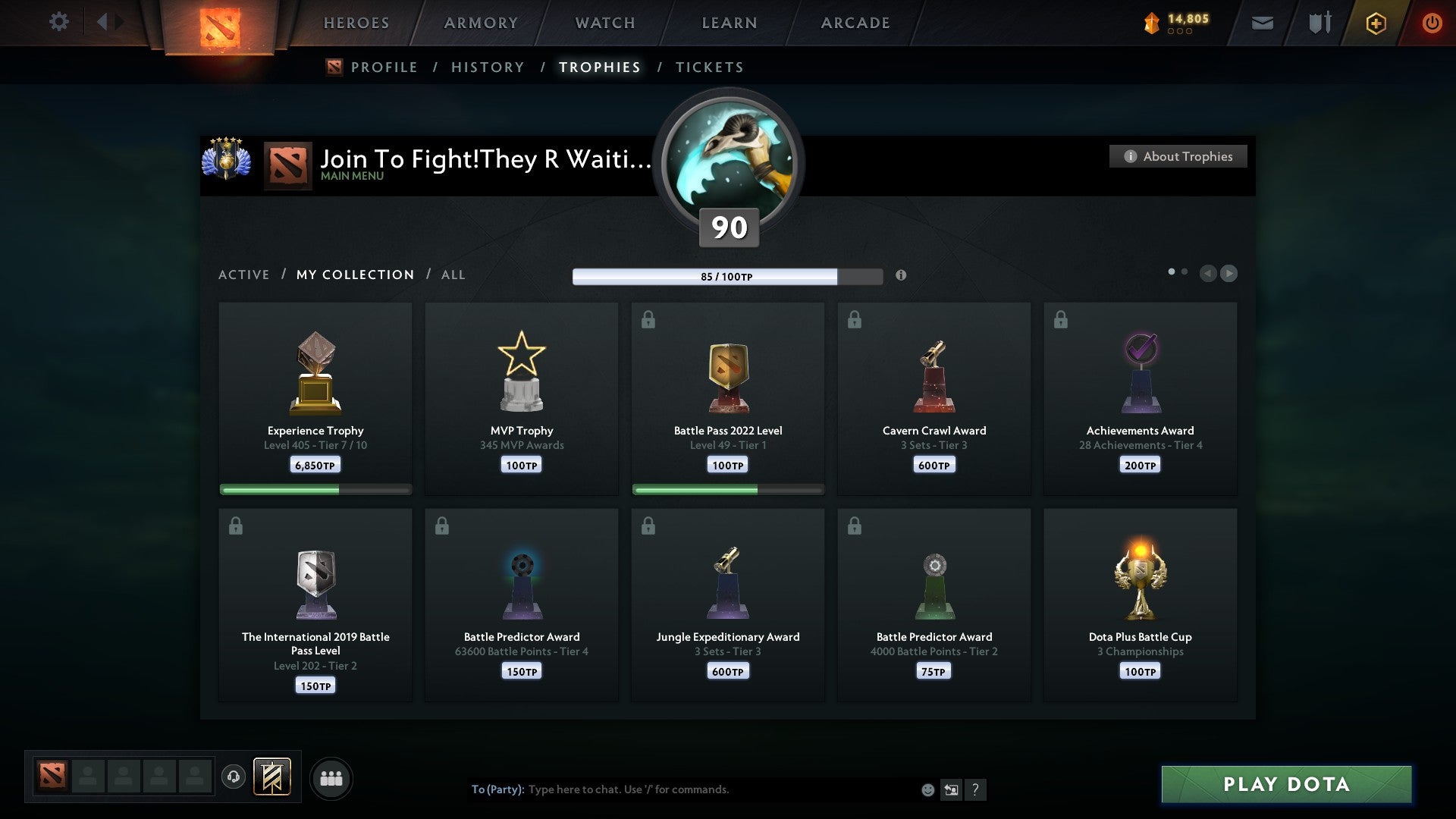Open the HISTORY tab
Image resolution: width=1456 pixels, height=819 pixels.
point(487,67)
